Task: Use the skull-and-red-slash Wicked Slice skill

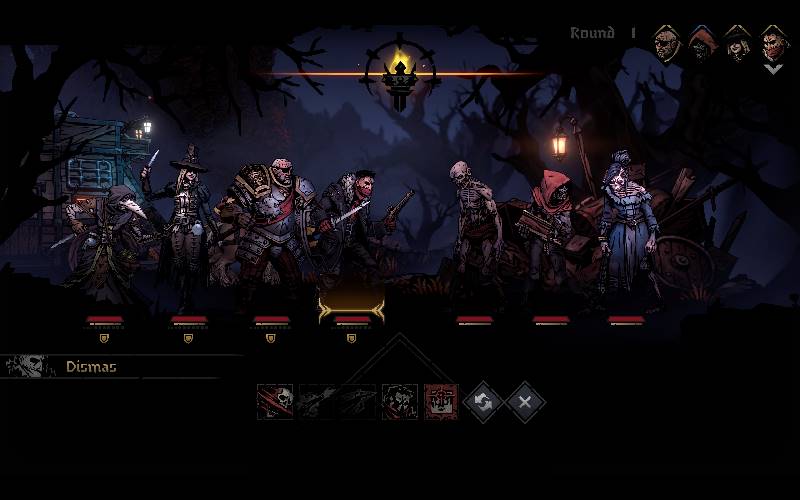Action: click(x=275, y=402)
